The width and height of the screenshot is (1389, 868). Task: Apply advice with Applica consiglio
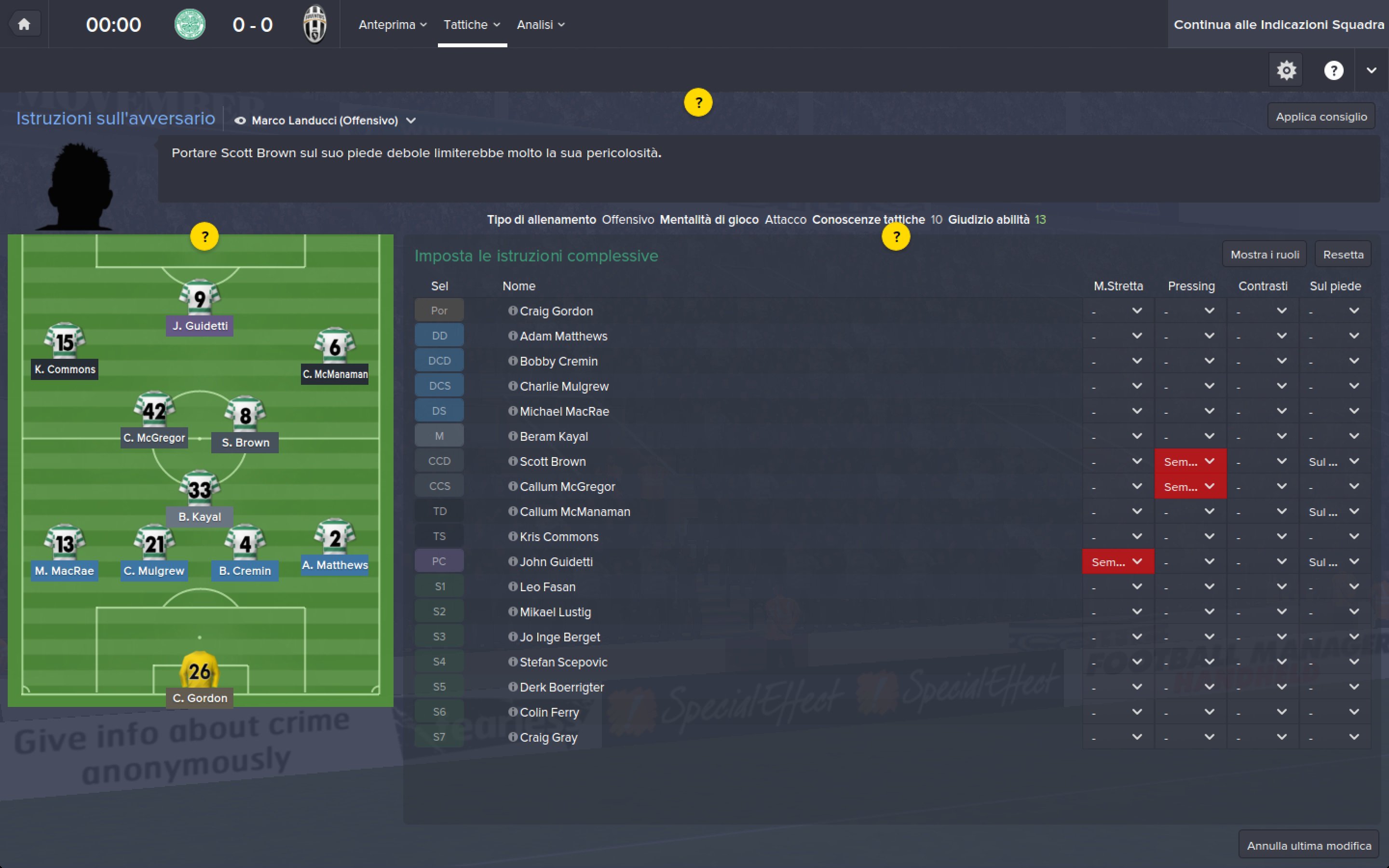[1321, 117]
